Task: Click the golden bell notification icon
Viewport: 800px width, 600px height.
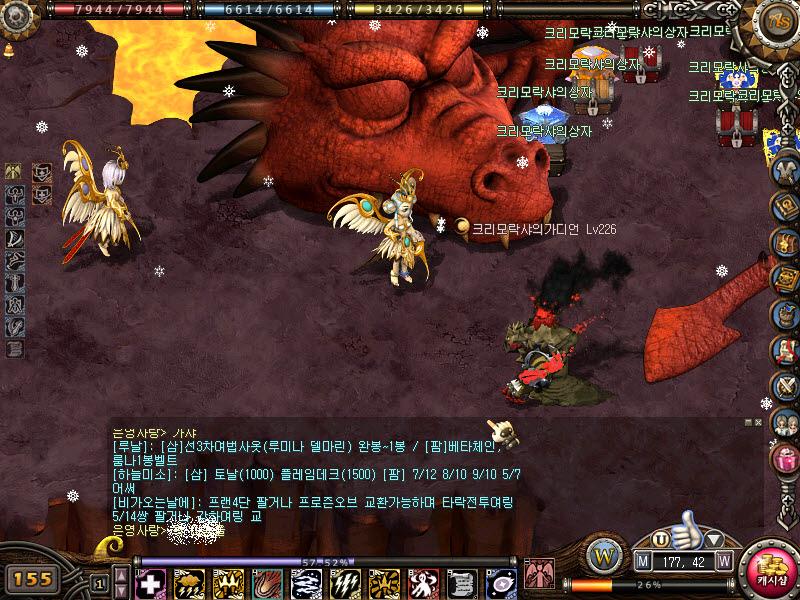Action: pyautogui.click(x=9, y=50)
